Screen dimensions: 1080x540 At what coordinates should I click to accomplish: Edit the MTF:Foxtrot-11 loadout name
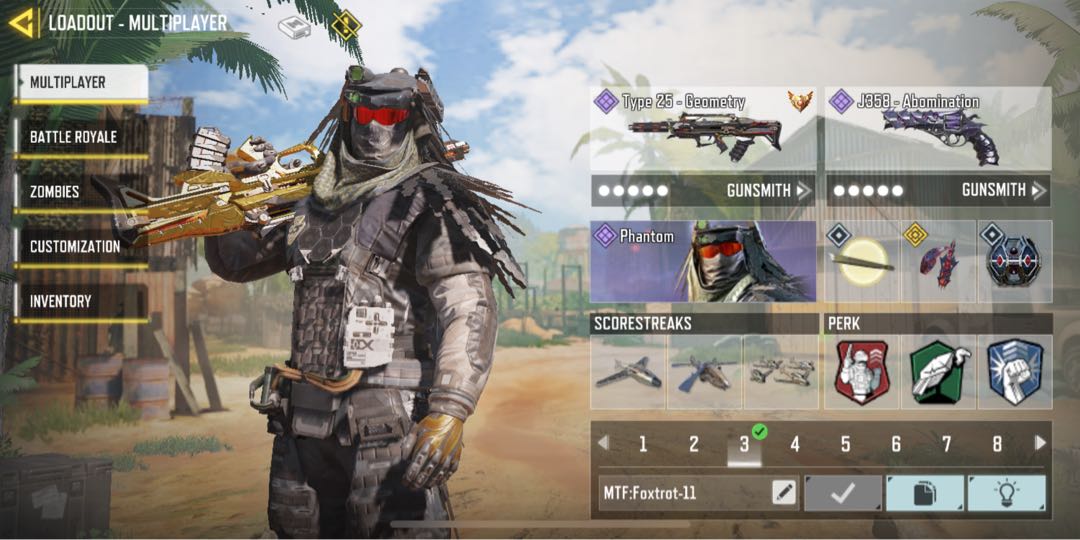coord(784,493)
